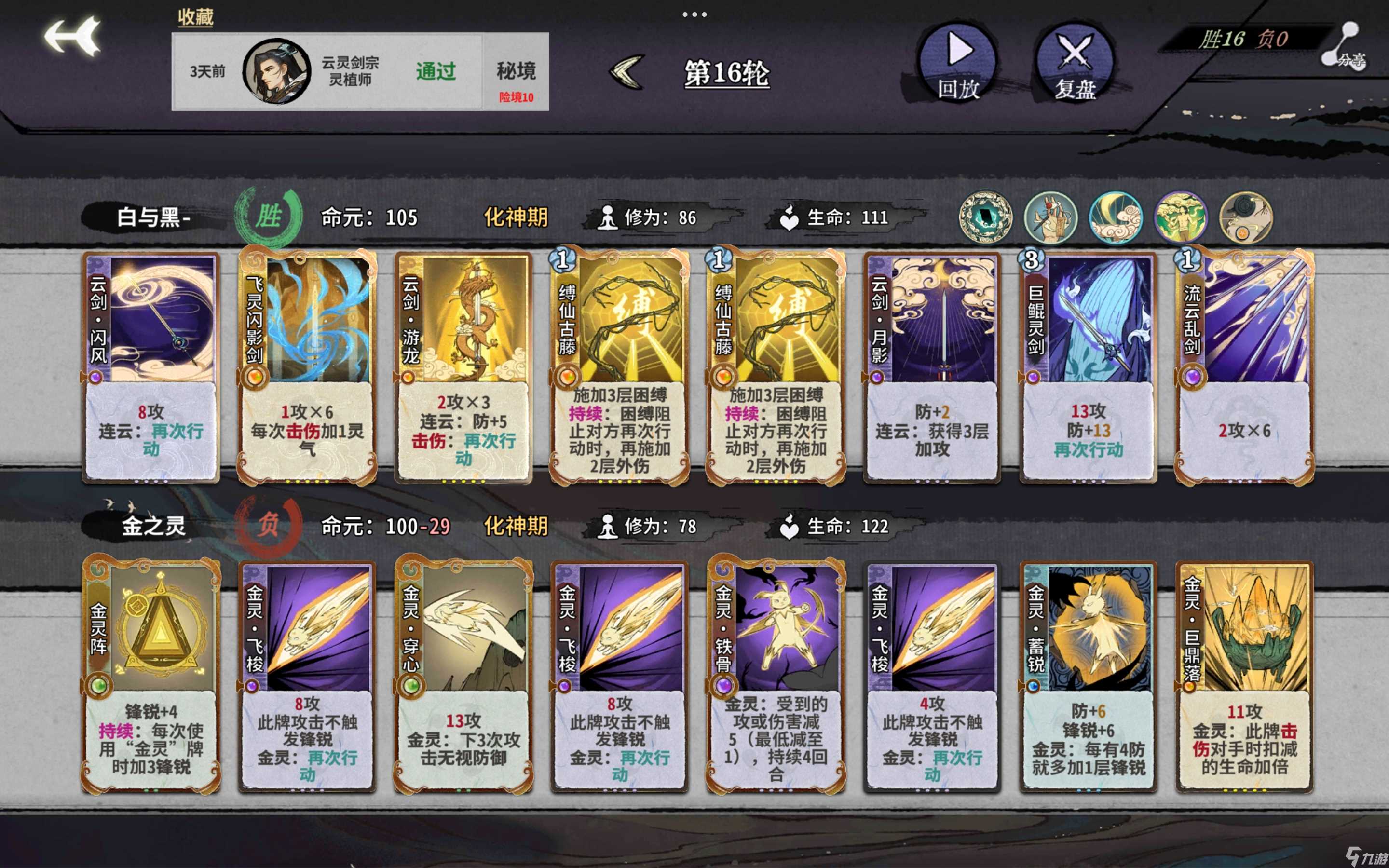Expand the ⋯ options menu at top
Image resolution: width=1389 pixels, height=868 pixels.
[x=694, y=14]
